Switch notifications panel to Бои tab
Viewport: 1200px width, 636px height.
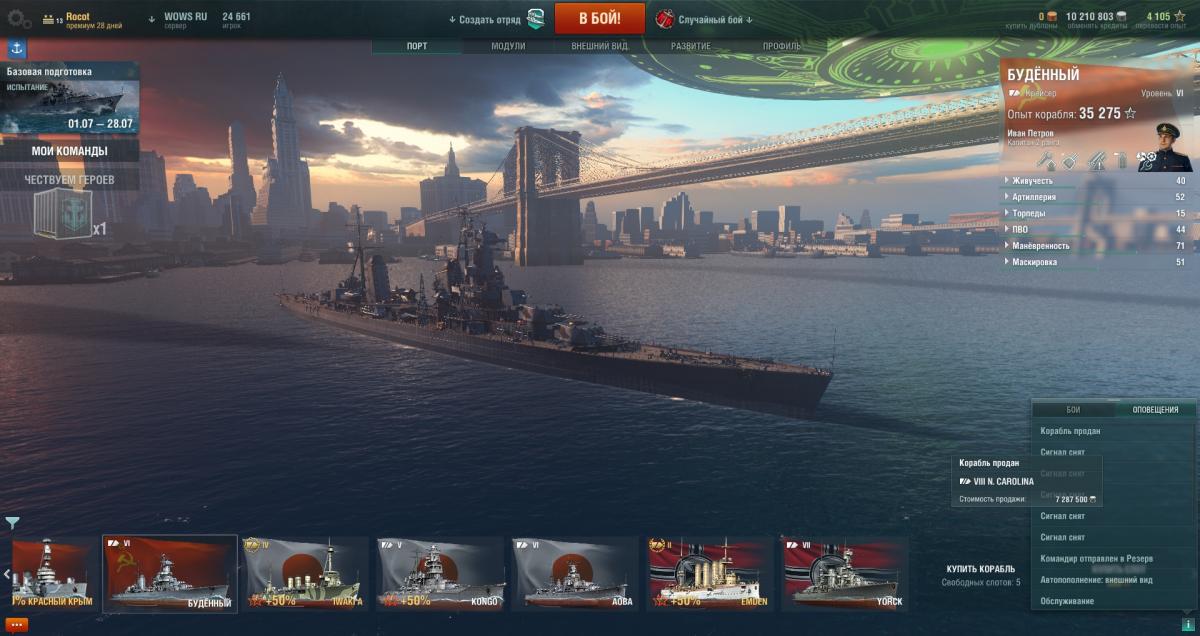pos(1073,409)
